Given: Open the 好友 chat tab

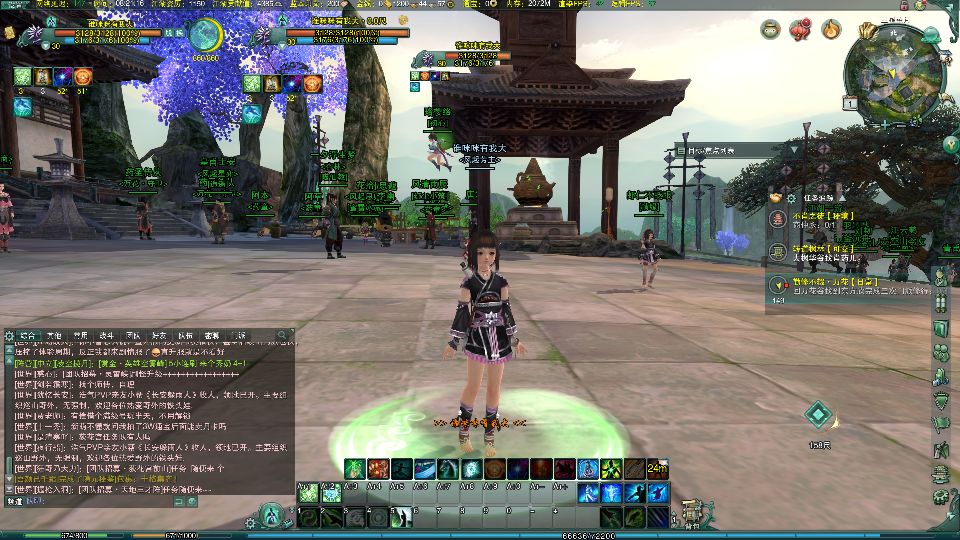Looking at the screenshot, I should [x=158, y=336].
